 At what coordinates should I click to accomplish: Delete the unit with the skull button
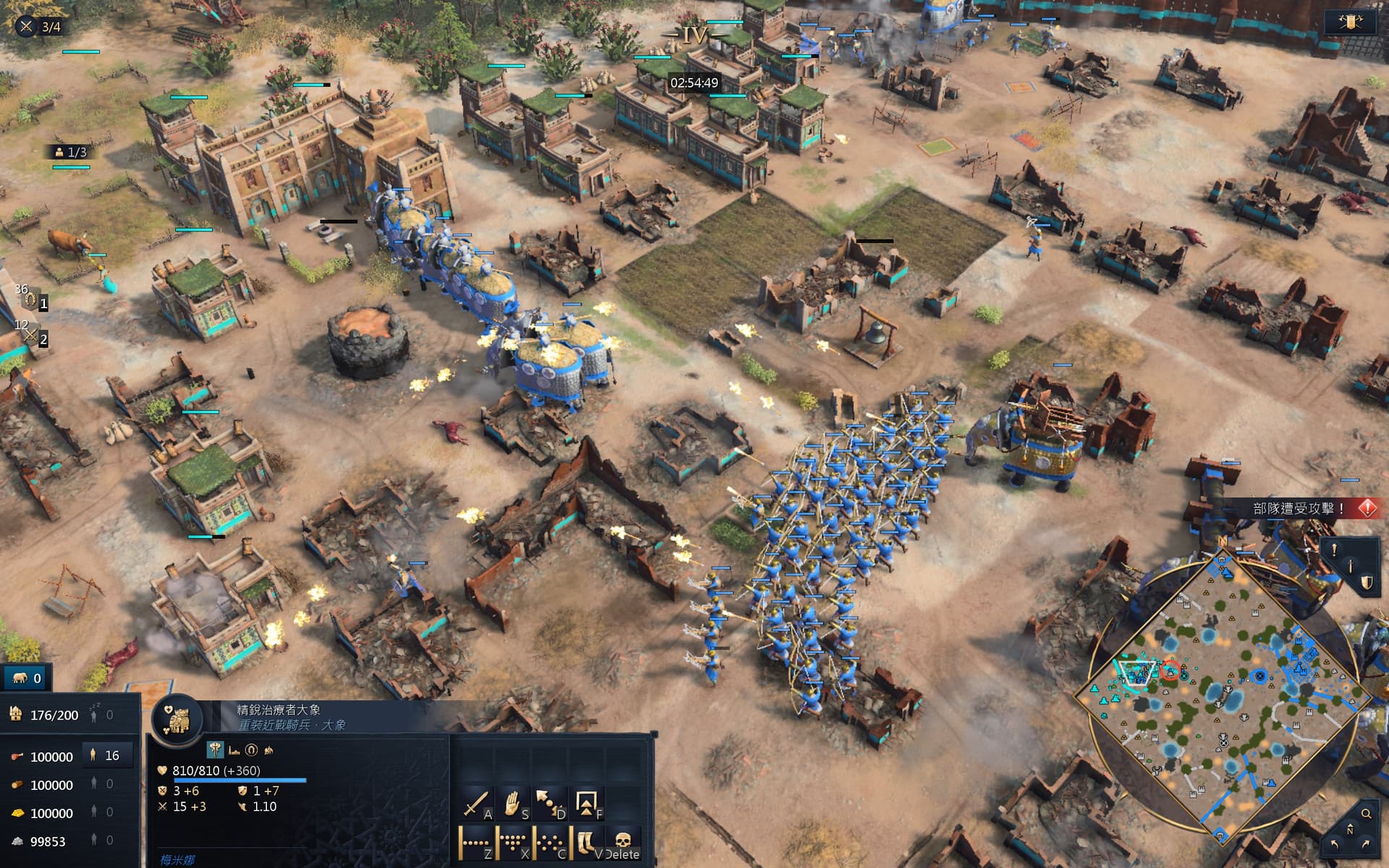point(623,843)
